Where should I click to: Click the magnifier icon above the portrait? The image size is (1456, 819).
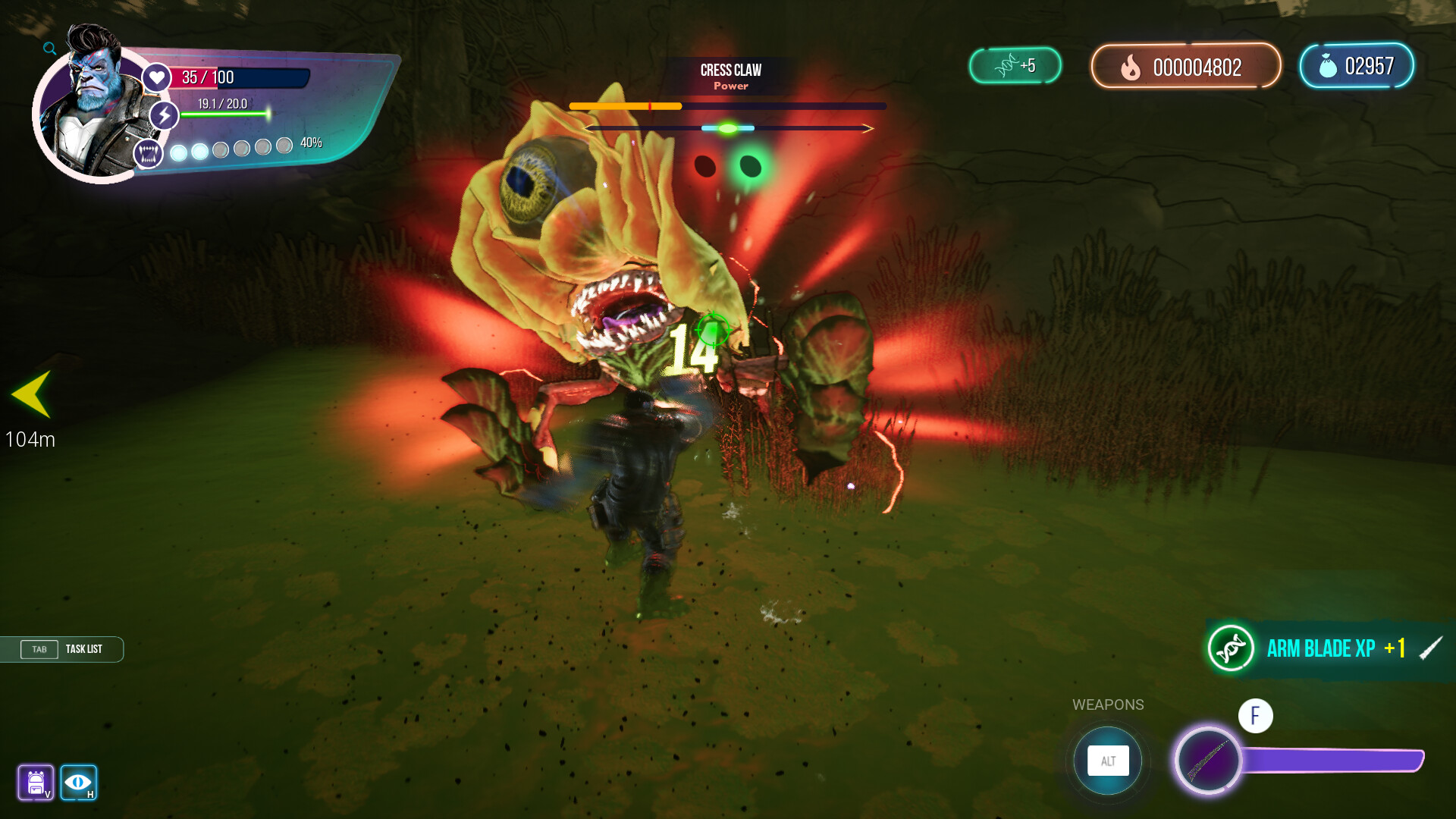point(49,48)
